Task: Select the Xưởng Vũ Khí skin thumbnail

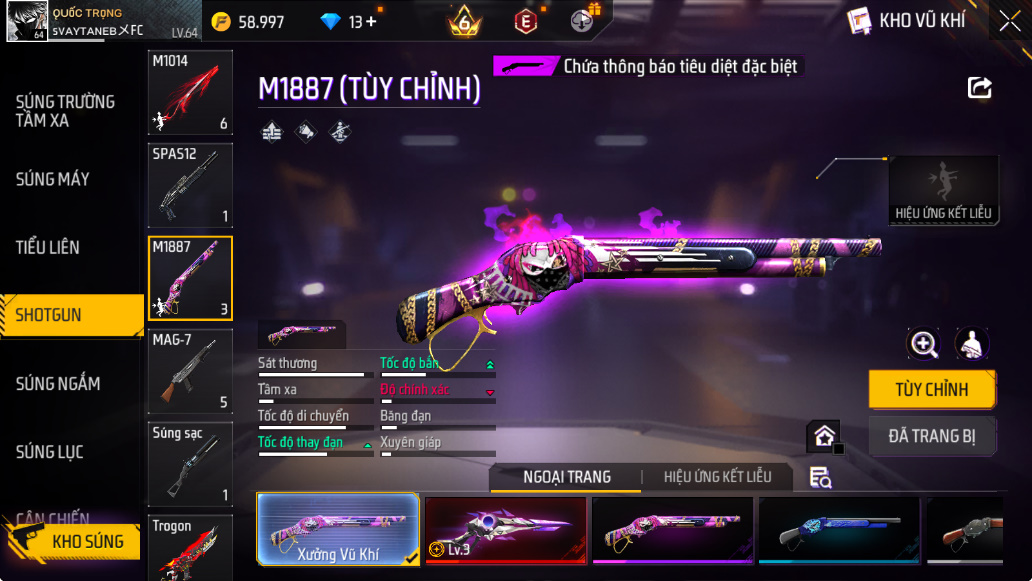Action: tap(338, 529)
